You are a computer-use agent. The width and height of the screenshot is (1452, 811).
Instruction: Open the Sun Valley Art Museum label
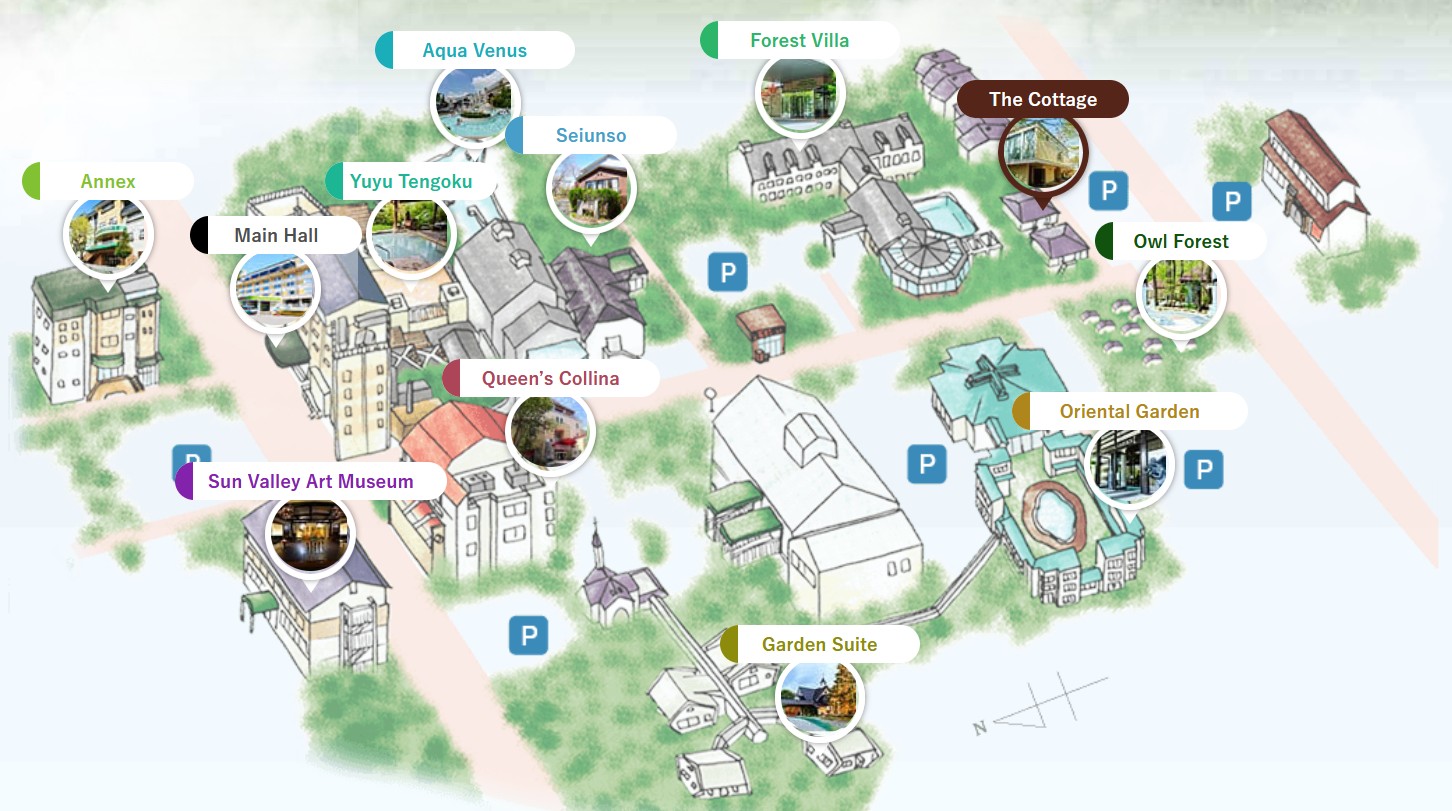pyautogui.click(x=310, y=481)
